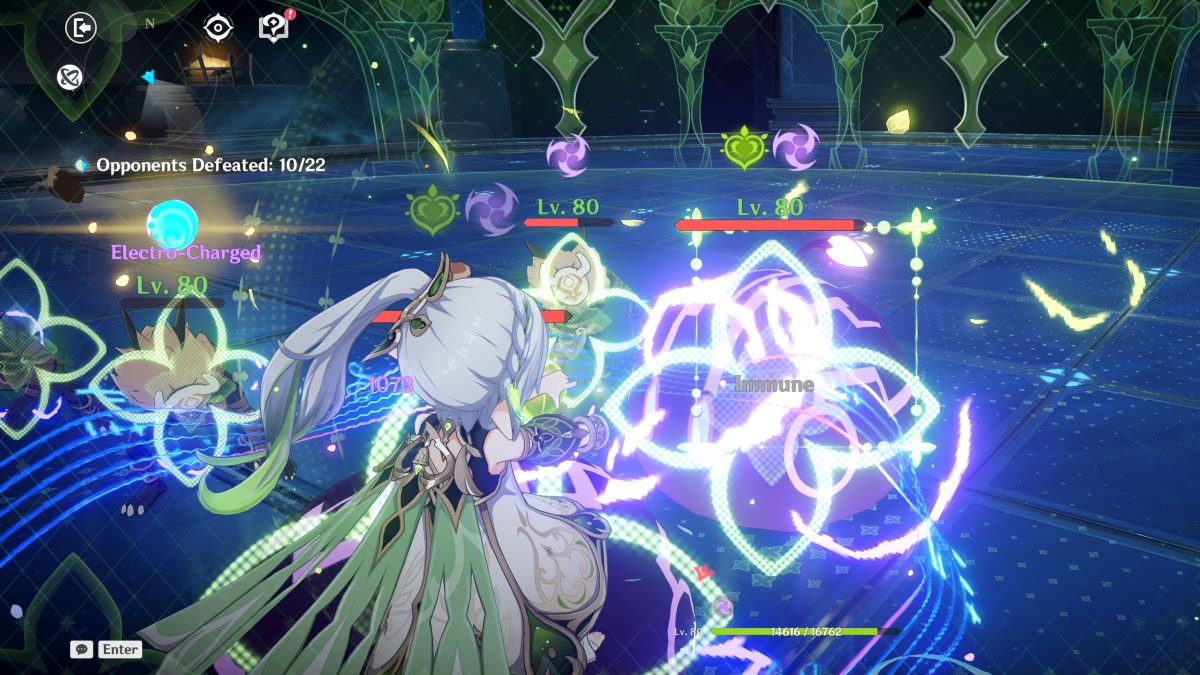The image size is (1200, 675).
Task: Activate the elemental sight eye icon
Action: 217,27
